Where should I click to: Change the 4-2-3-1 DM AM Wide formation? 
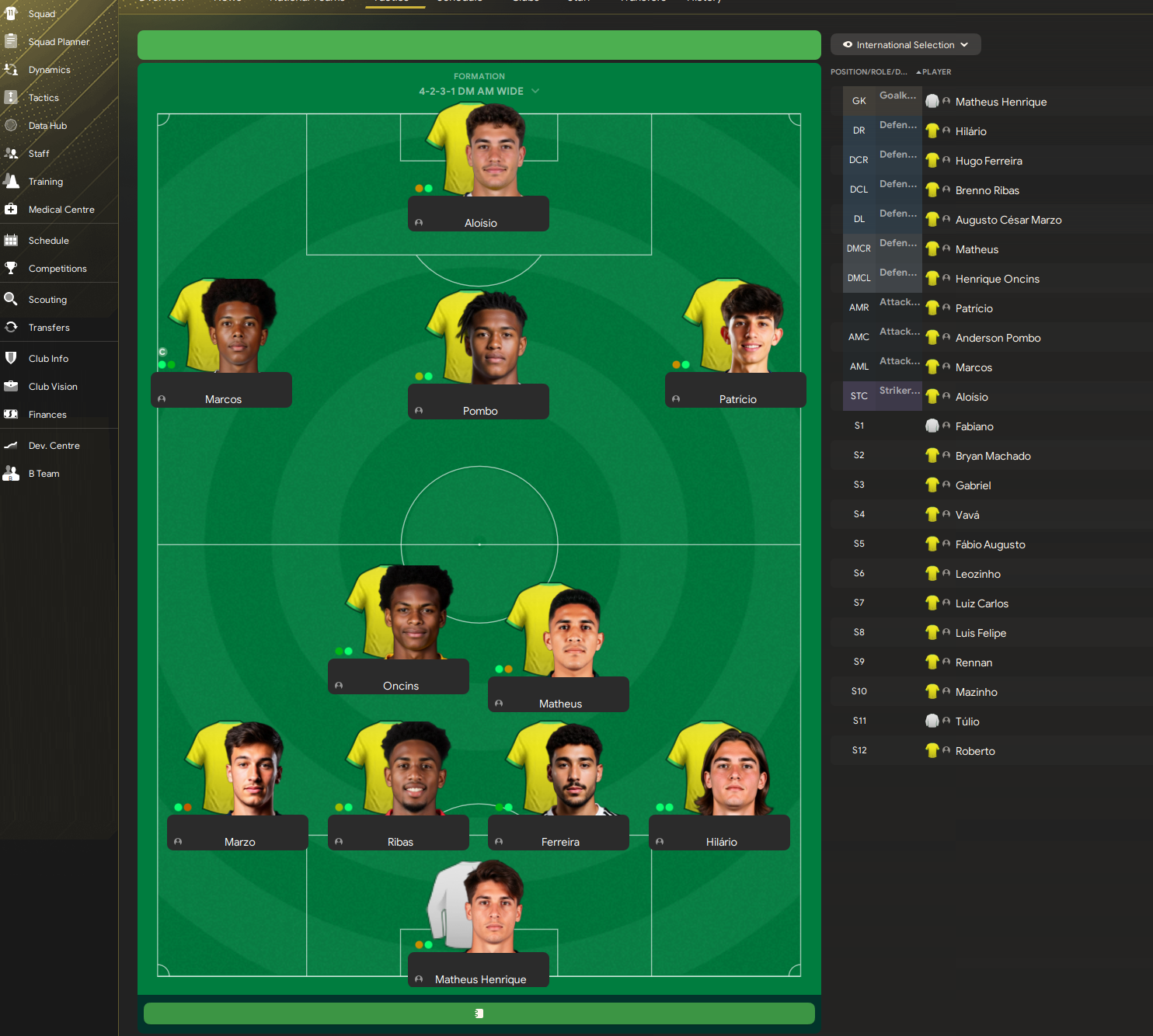479,91
